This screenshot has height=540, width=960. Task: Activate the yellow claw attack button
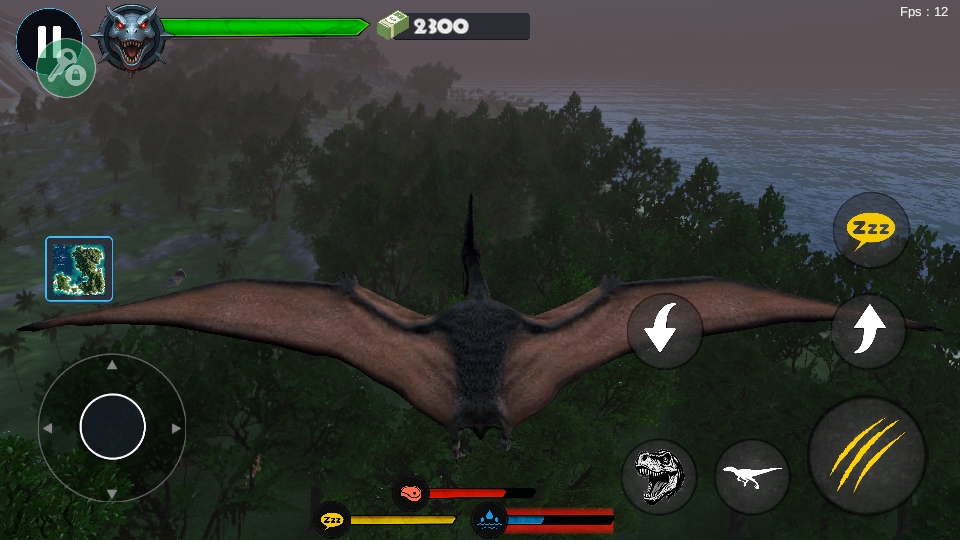coord(866,456)
